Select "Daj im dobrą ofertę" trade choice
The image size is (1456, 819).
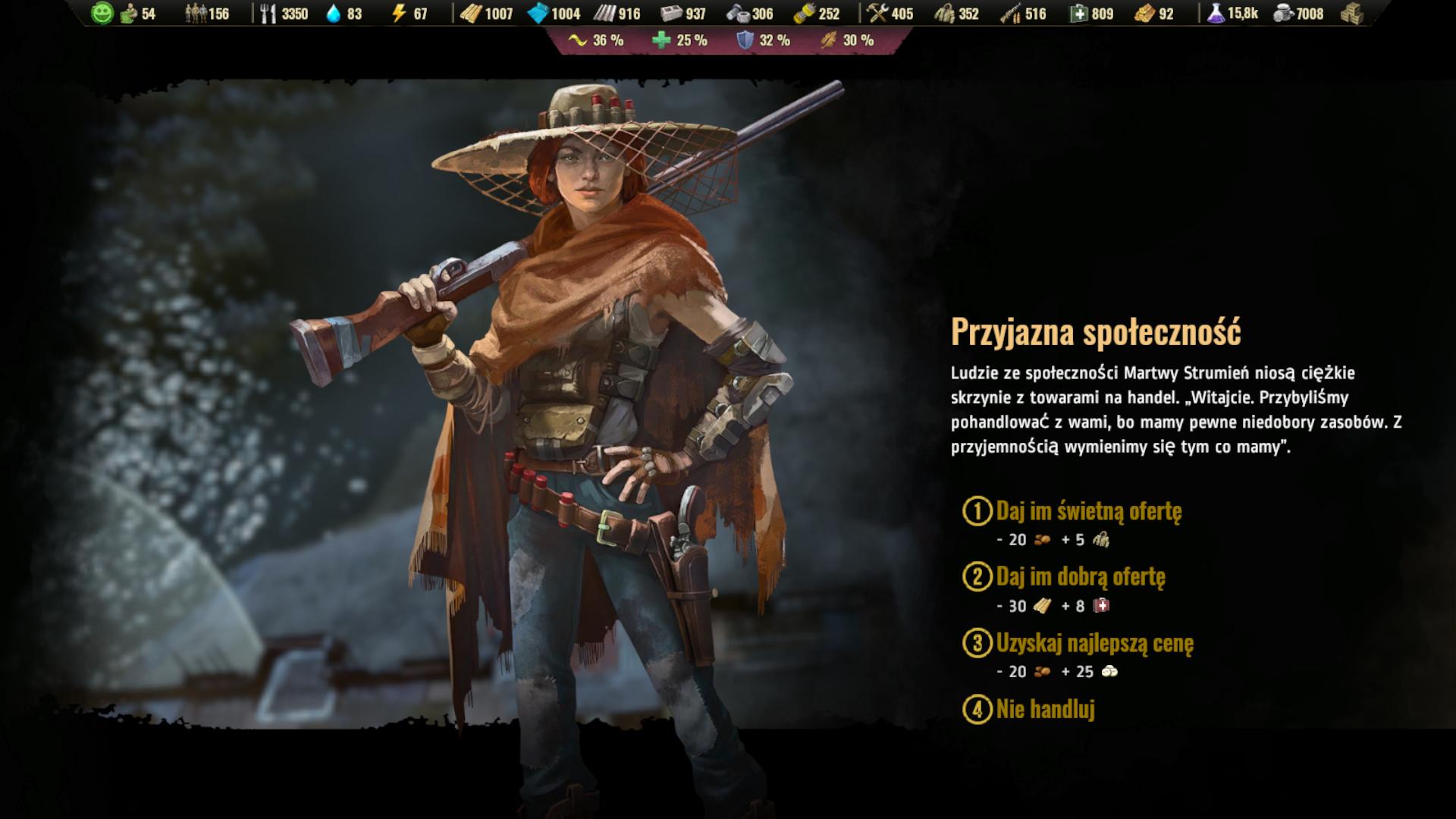(1080, 577)
